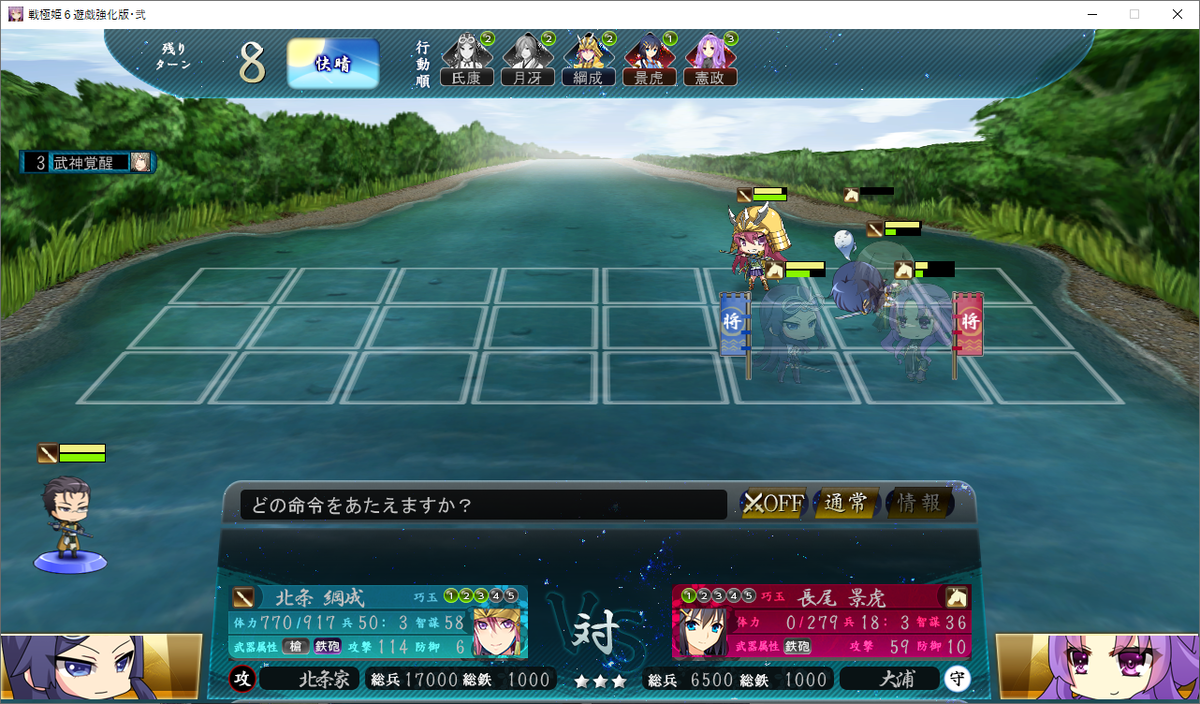Close the game window
This screenshot has width=1200, height=704.
pyautogui.click(x=1176, y=14)
